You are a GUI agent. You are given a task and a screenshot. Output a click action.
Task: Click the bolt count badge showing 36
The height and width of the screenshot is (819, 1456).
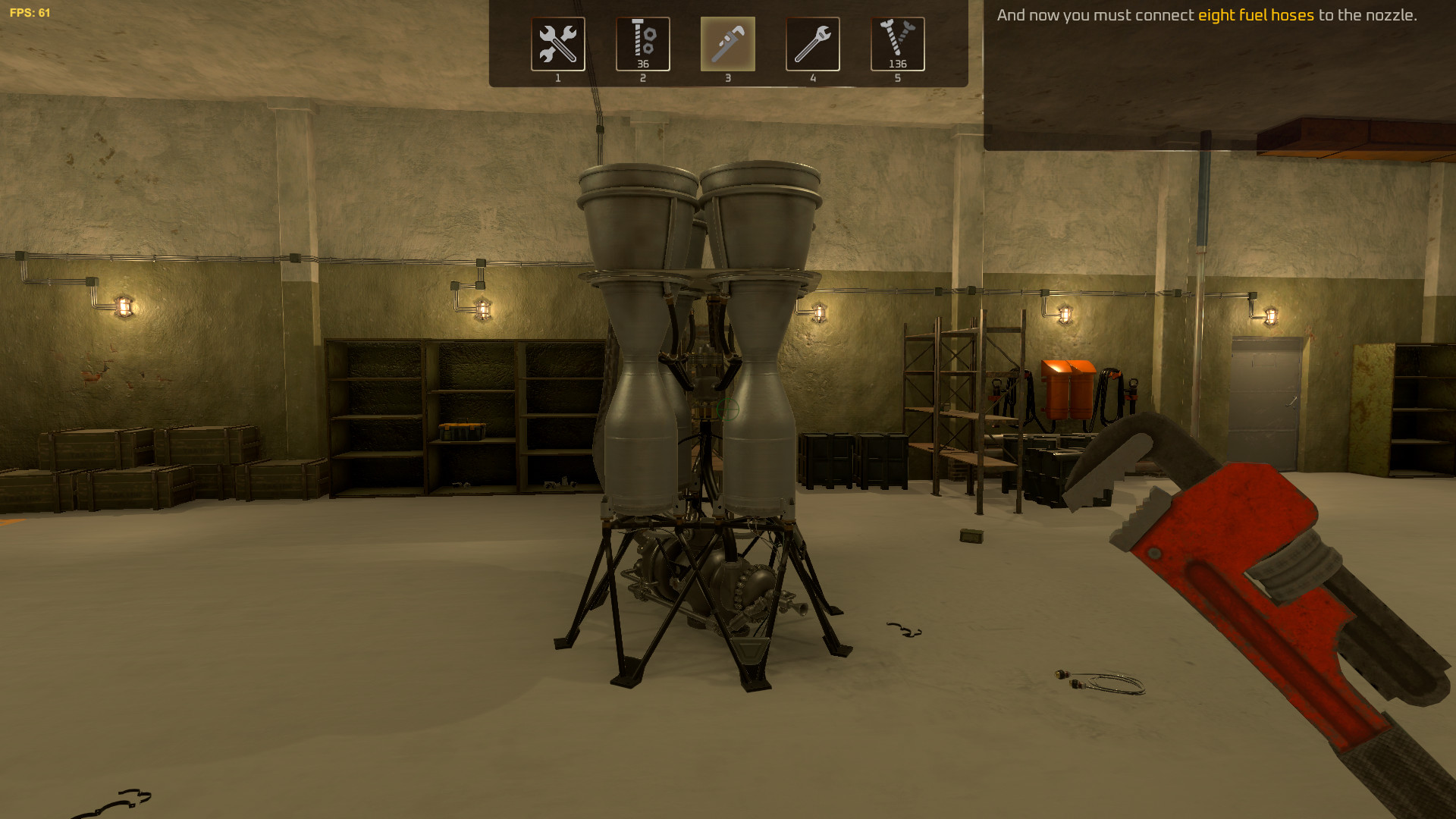642,64
